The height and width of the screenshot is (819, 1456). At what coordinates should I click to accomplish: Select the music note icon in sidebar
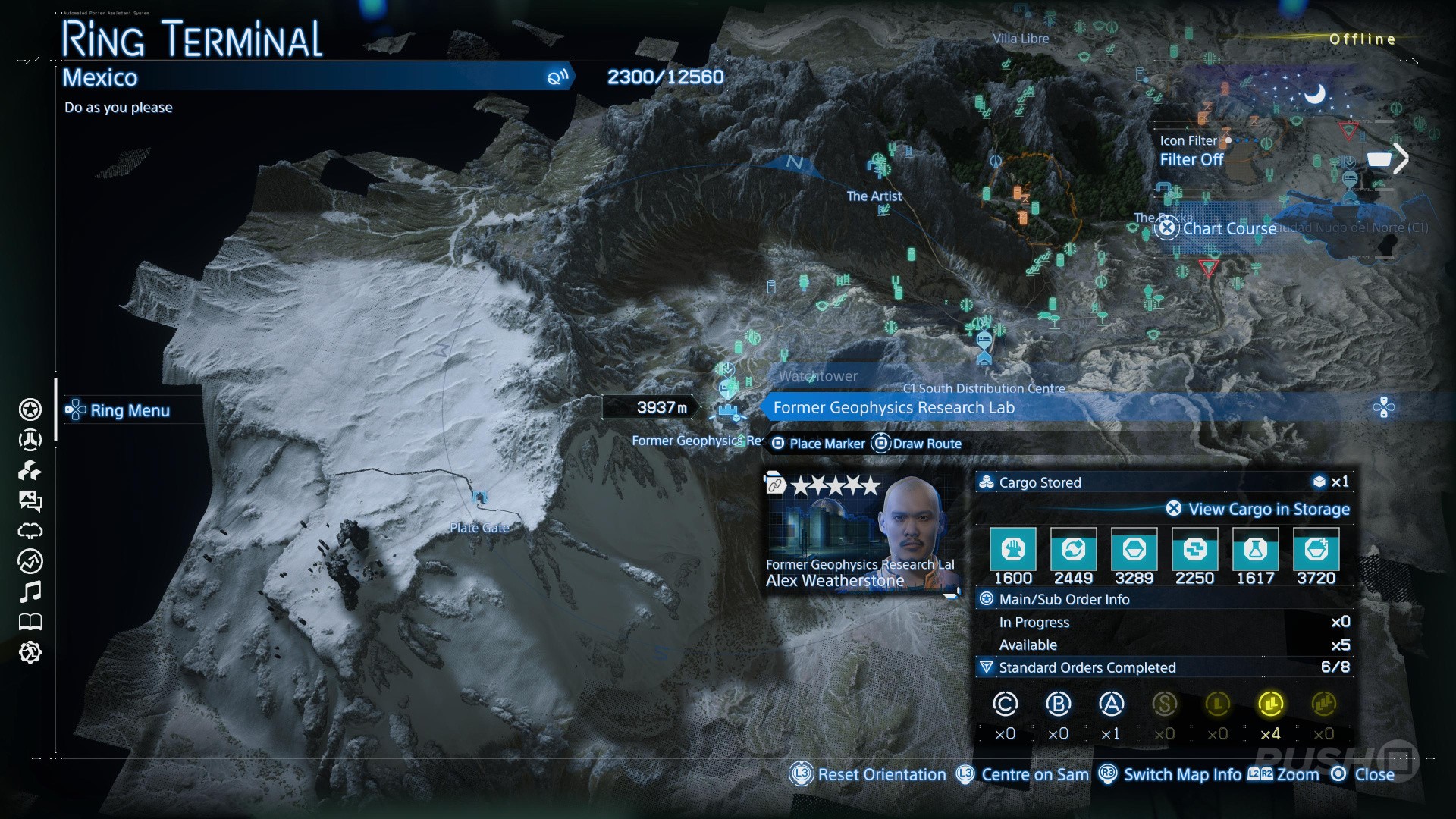pos(30,591)
